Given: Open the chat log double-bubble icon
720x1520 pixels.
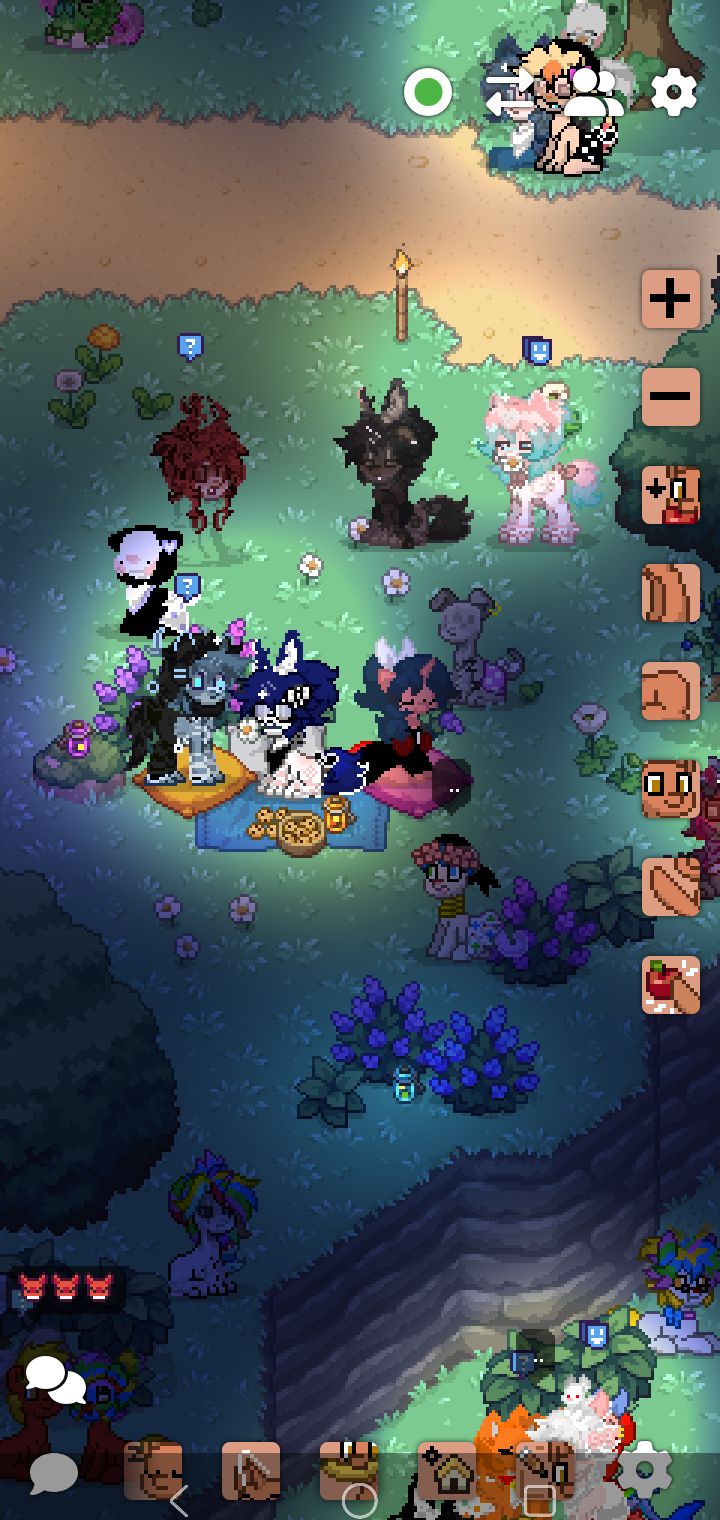Looking at the screenshot, I should coord(54,1382).
